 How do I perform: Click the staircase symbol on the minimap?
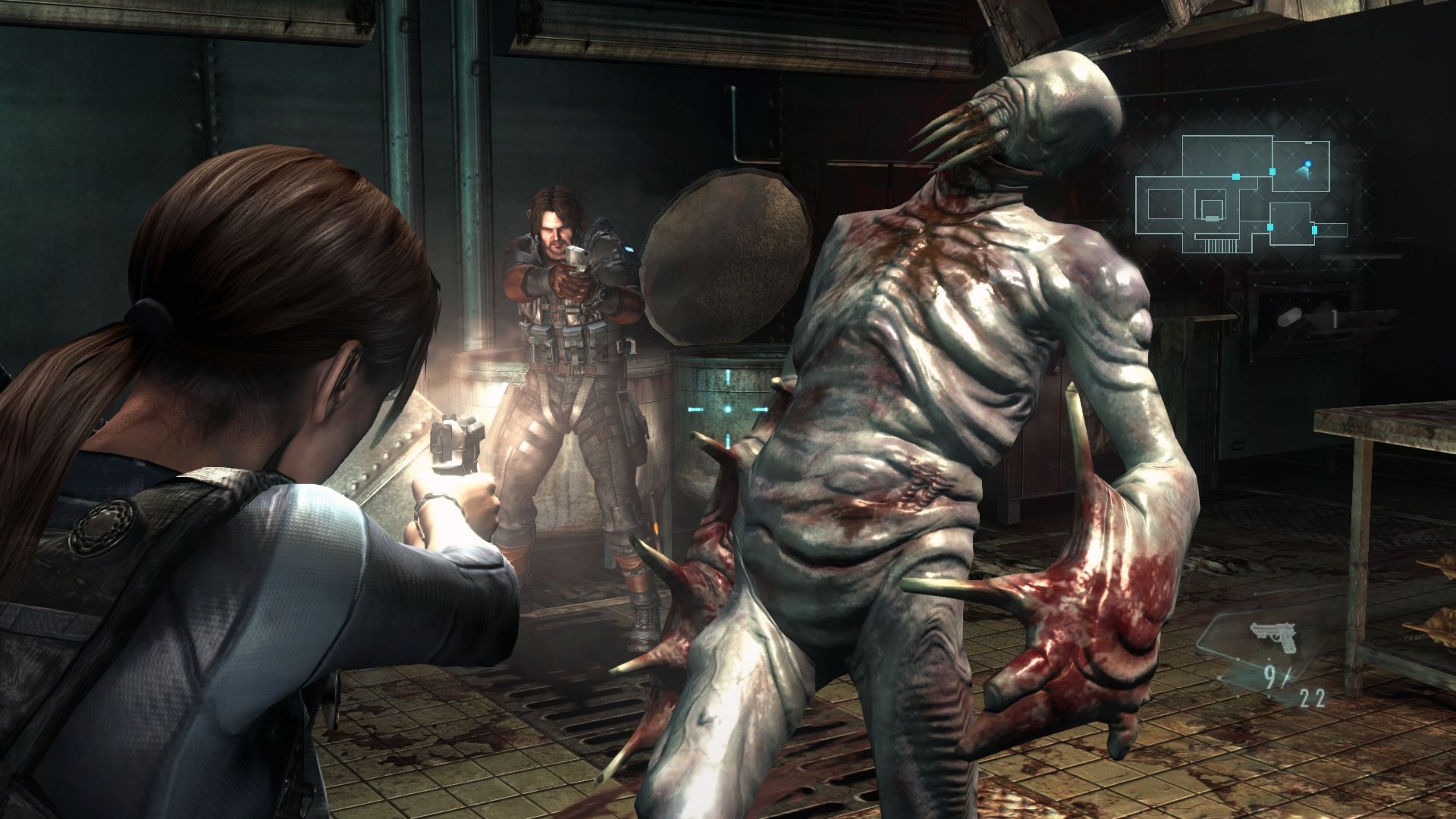click(x=1219, y=244)
